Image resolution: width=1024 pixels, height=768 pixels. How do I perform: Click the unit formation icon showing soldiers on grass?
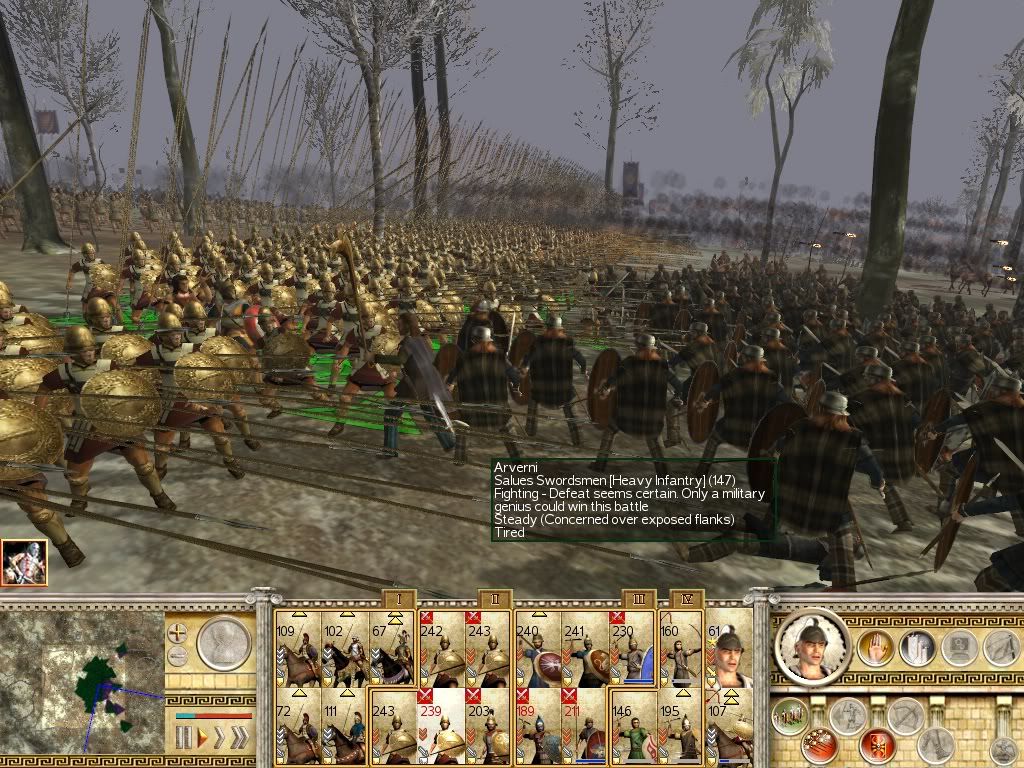pyautogui.click(x=791, y=718)
